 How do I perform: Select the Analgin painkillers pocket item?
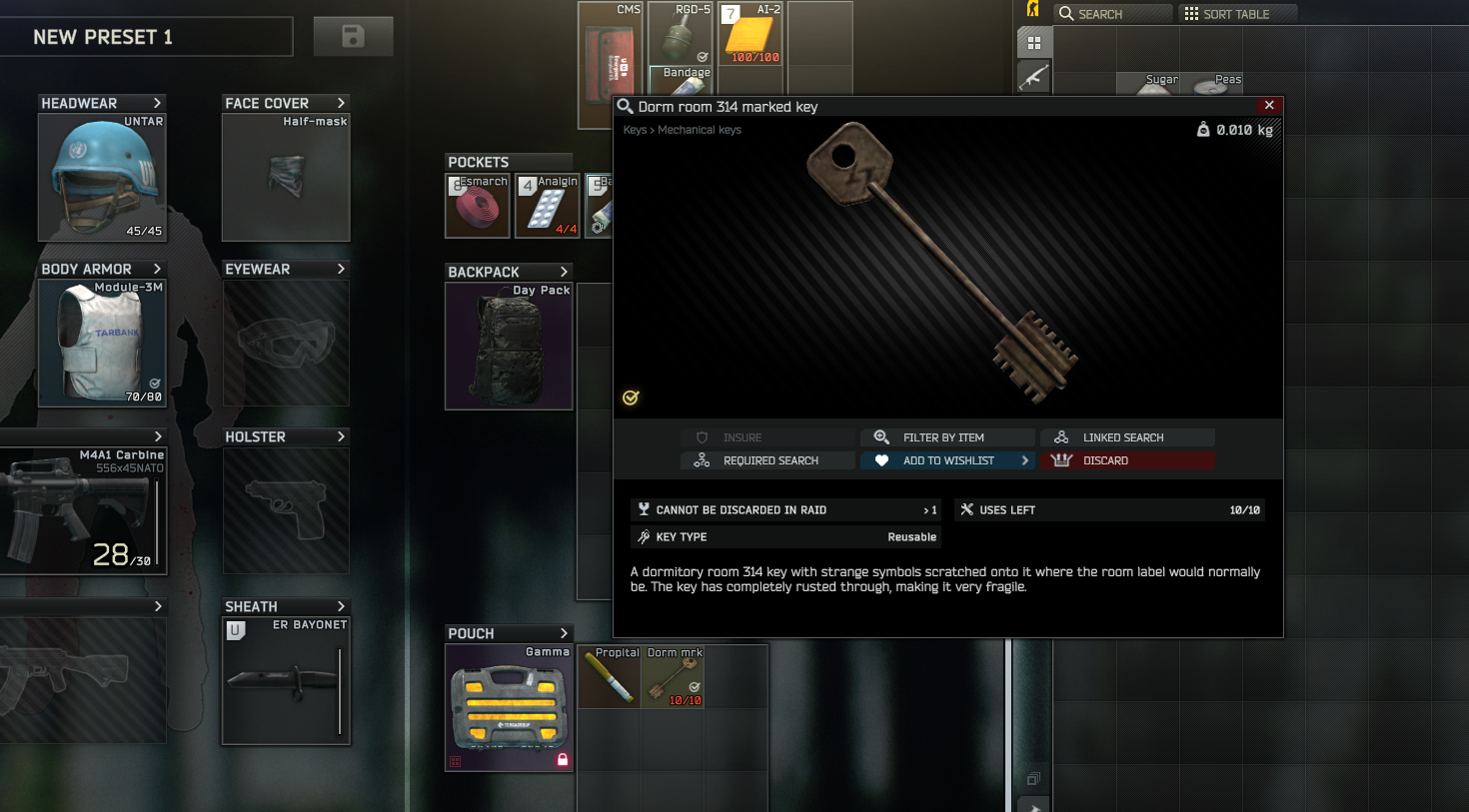click(548, 207)
